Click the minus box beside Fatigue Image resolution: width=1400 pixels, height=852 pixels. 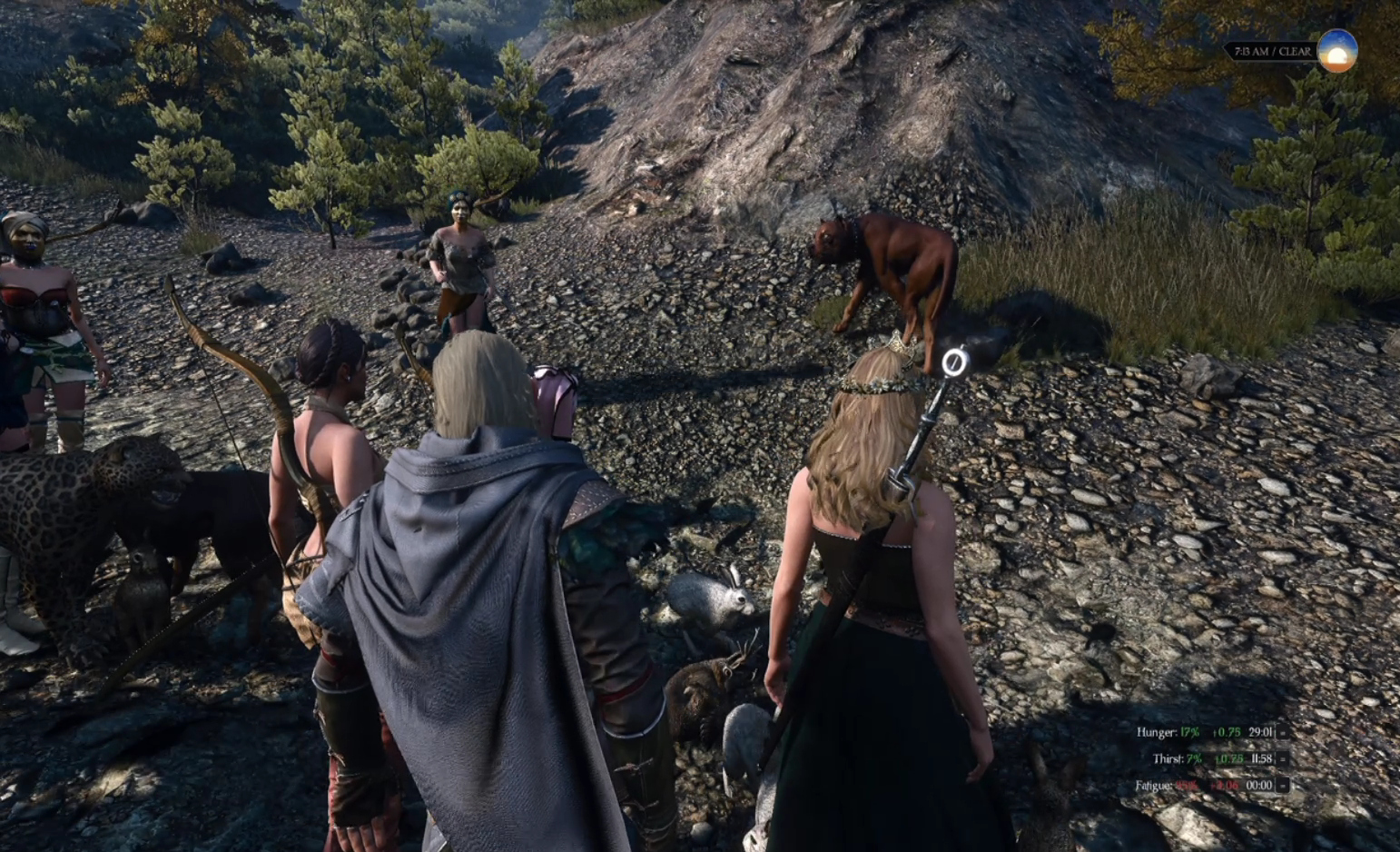point(1283,785)
